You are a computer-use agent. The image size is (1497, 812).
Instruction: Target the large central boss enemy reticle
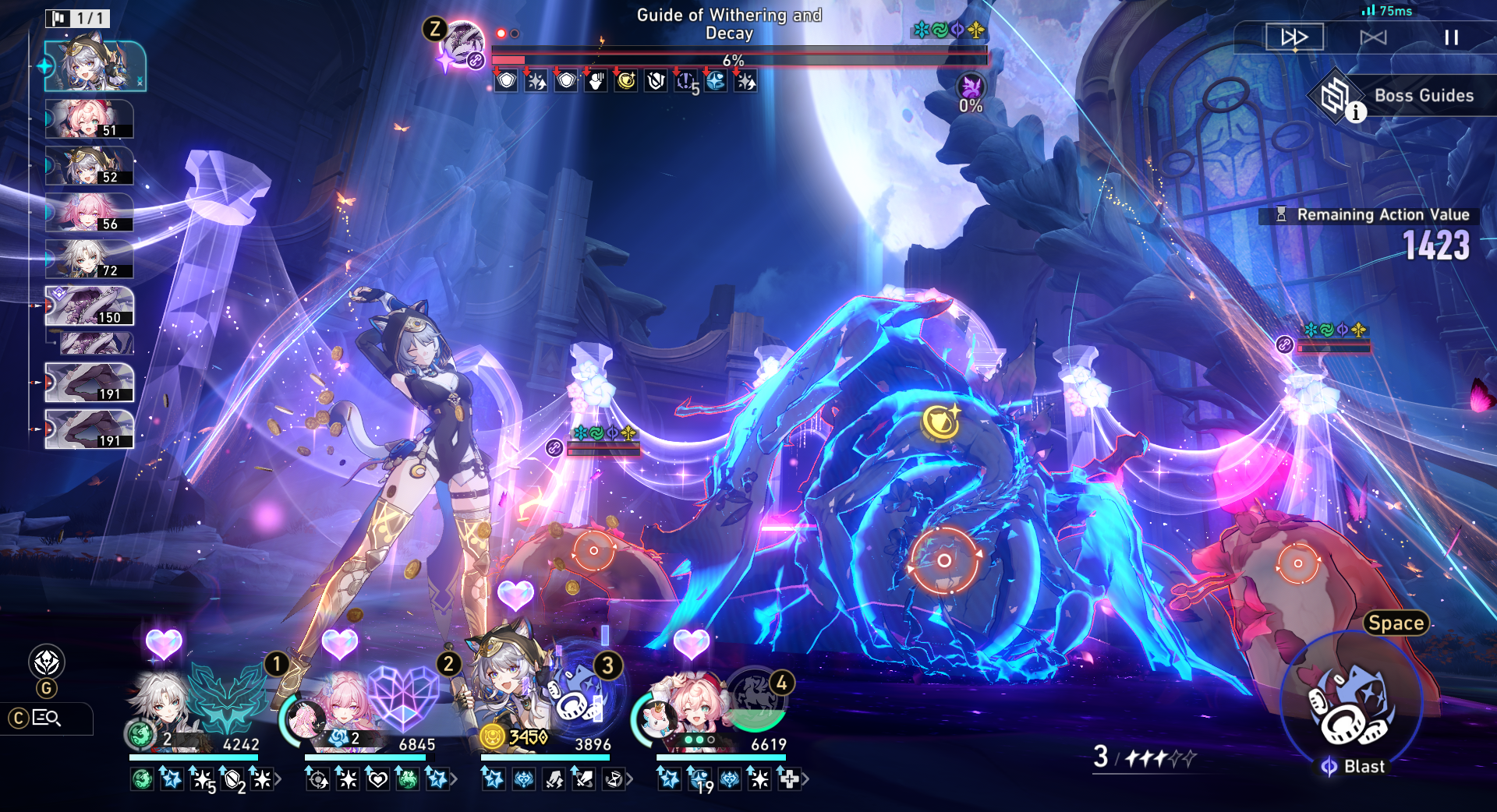(x=943, y=560)
